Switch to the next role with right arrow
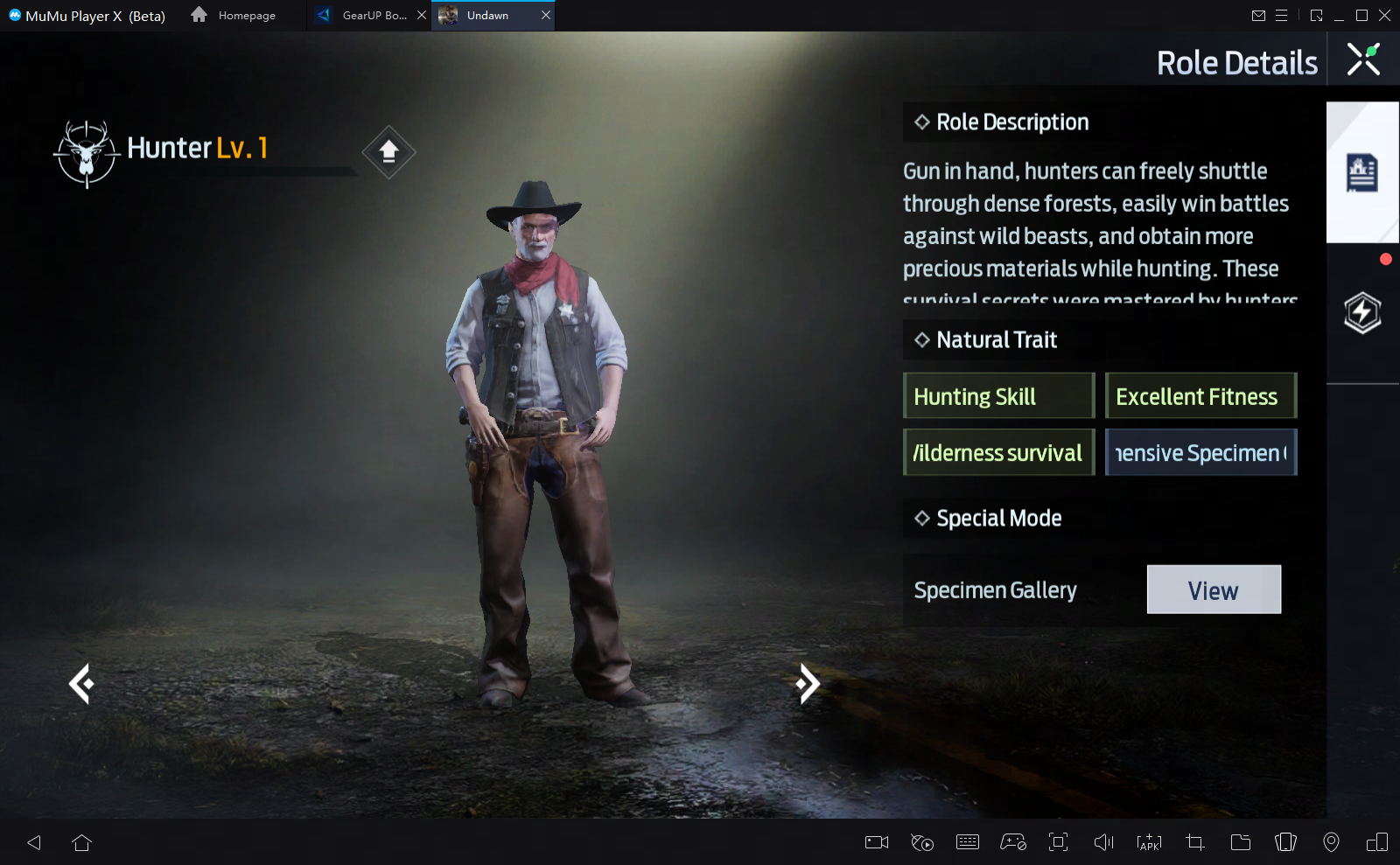Viewport: 1400px width, 865px height. (808, 684)
